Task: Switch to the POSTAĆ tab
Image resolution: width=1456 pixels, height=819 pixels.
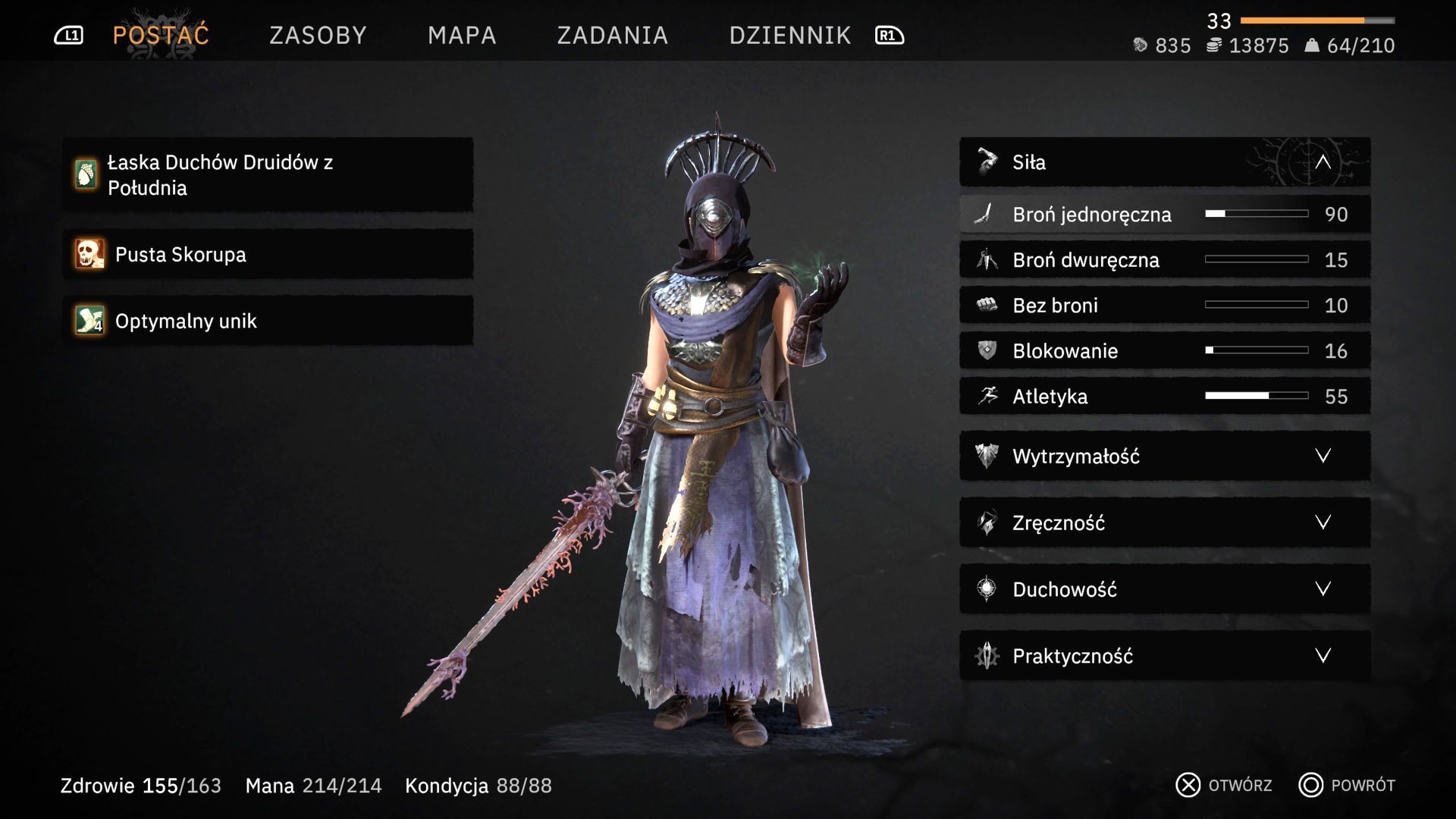Action: pos(161,35)
